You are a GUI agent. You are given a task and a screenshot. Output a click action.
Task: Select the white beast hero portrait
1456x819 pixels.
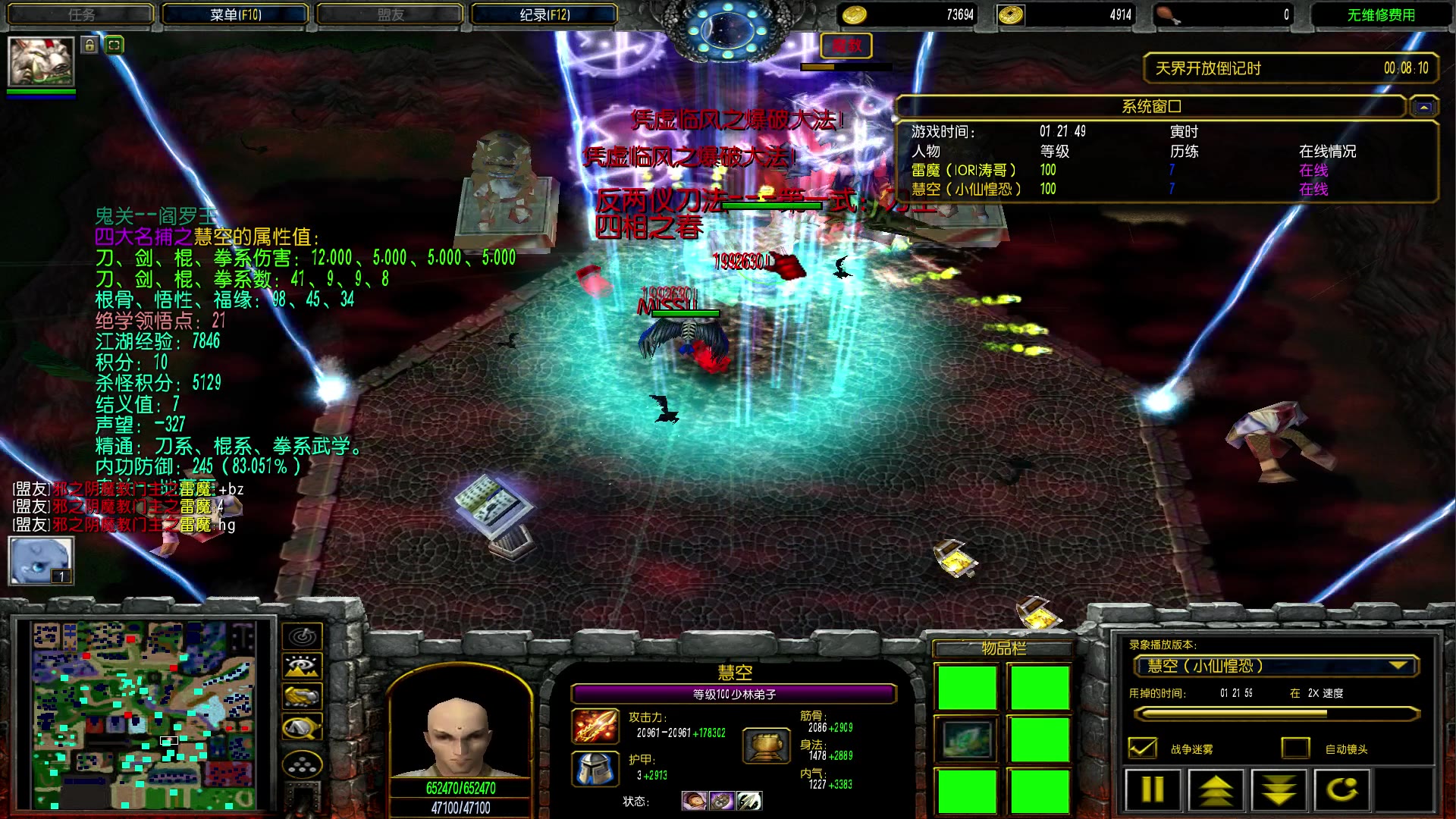(41, 61)
